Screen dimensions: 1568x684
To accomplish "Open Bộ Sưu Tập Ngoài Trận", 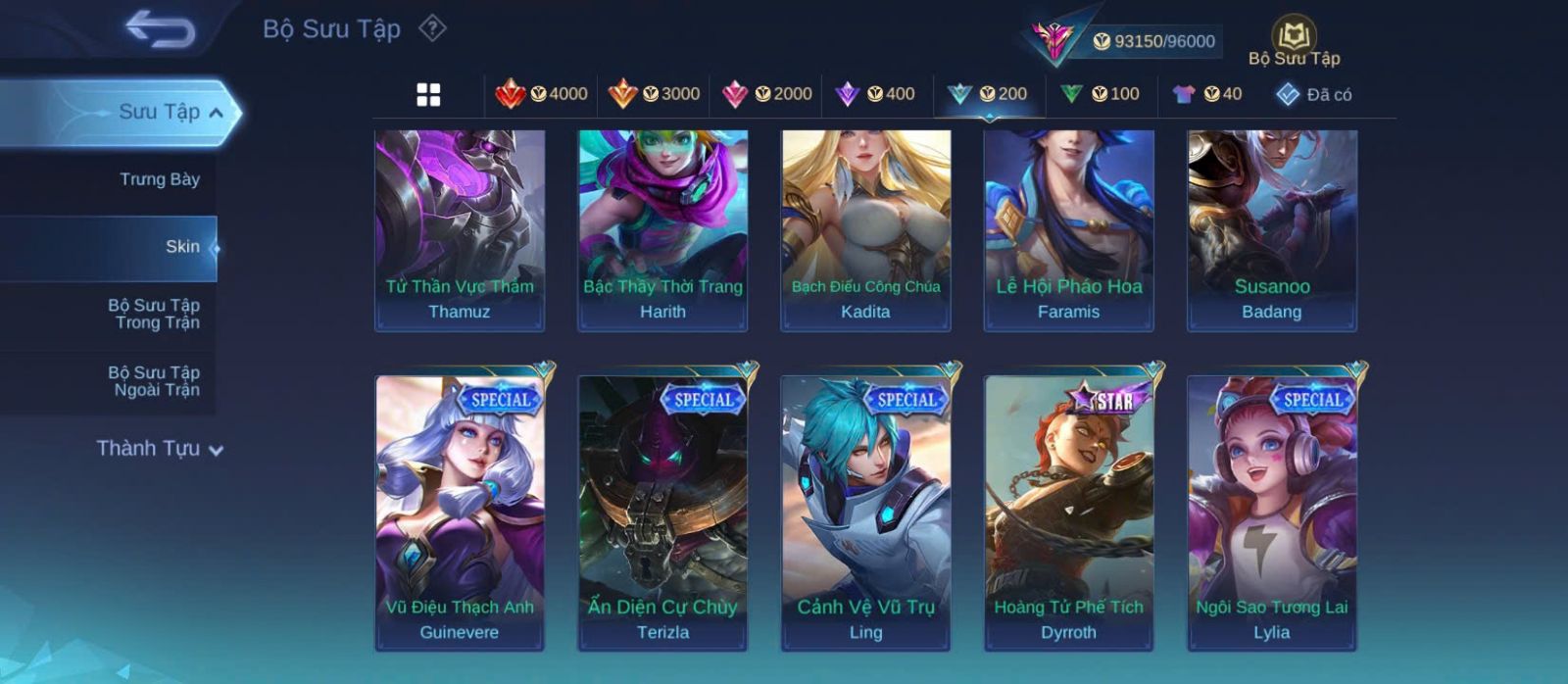I will (154, 381).
